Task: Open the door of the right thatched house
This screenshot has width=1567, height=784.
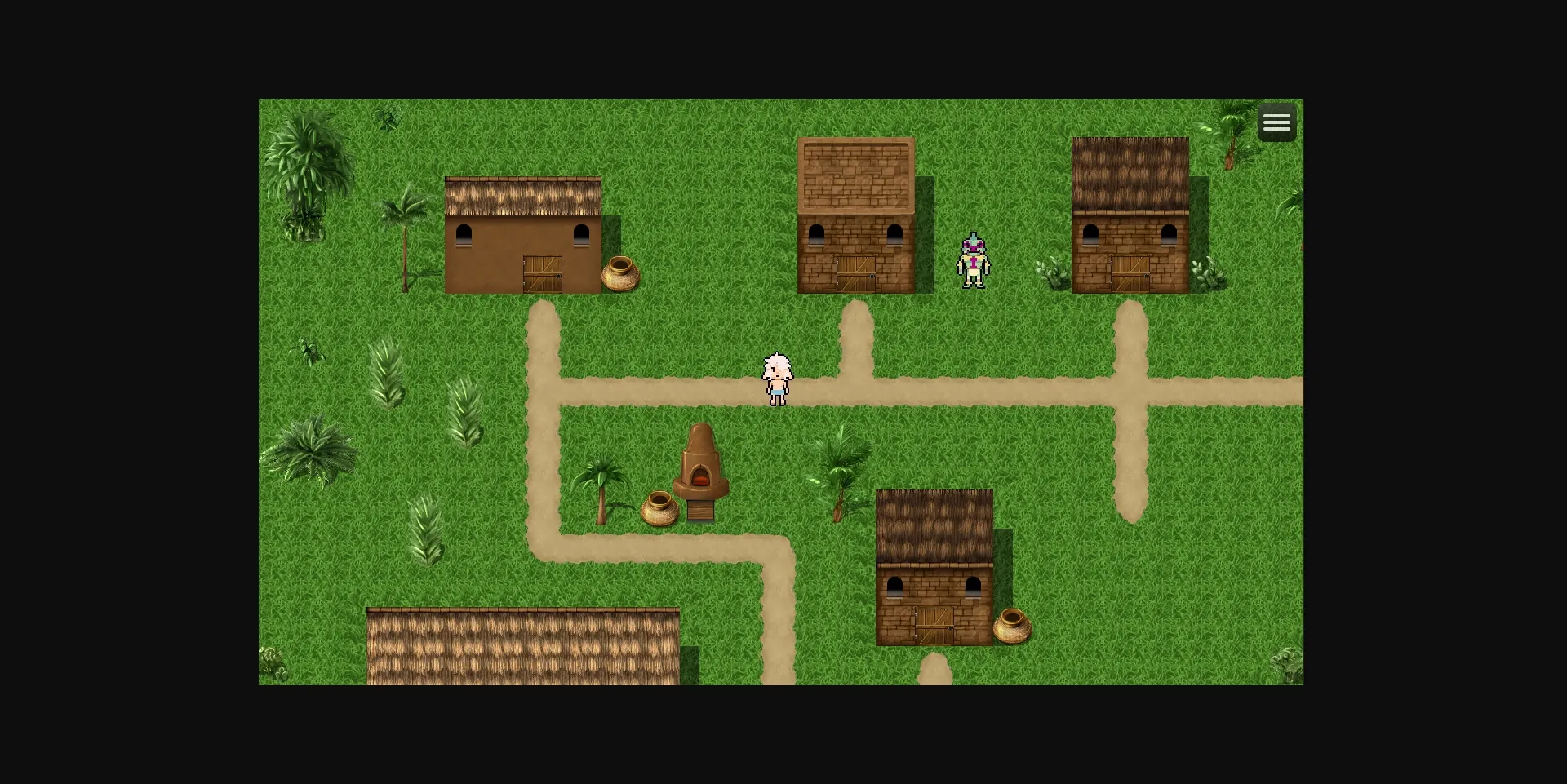Action: pos(1129,273)
